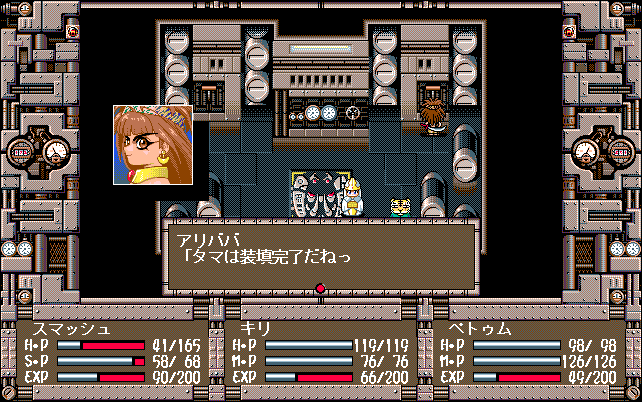The width and height of the screenshot is (642, 402).
Task: Click the red dialogue continue marker
Action: click(x=321, y=289)
